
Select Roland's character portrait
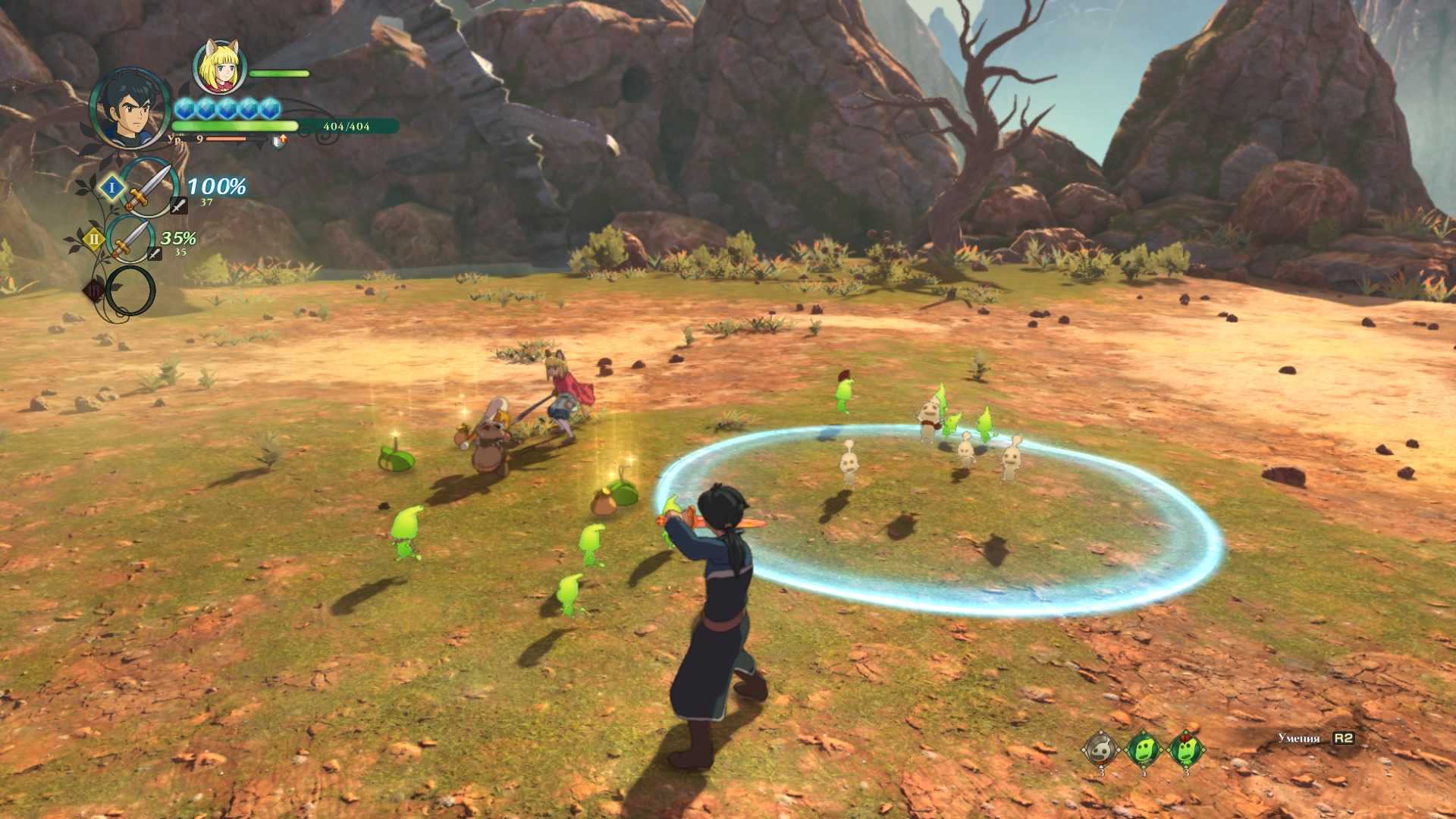tap(129, 108)
